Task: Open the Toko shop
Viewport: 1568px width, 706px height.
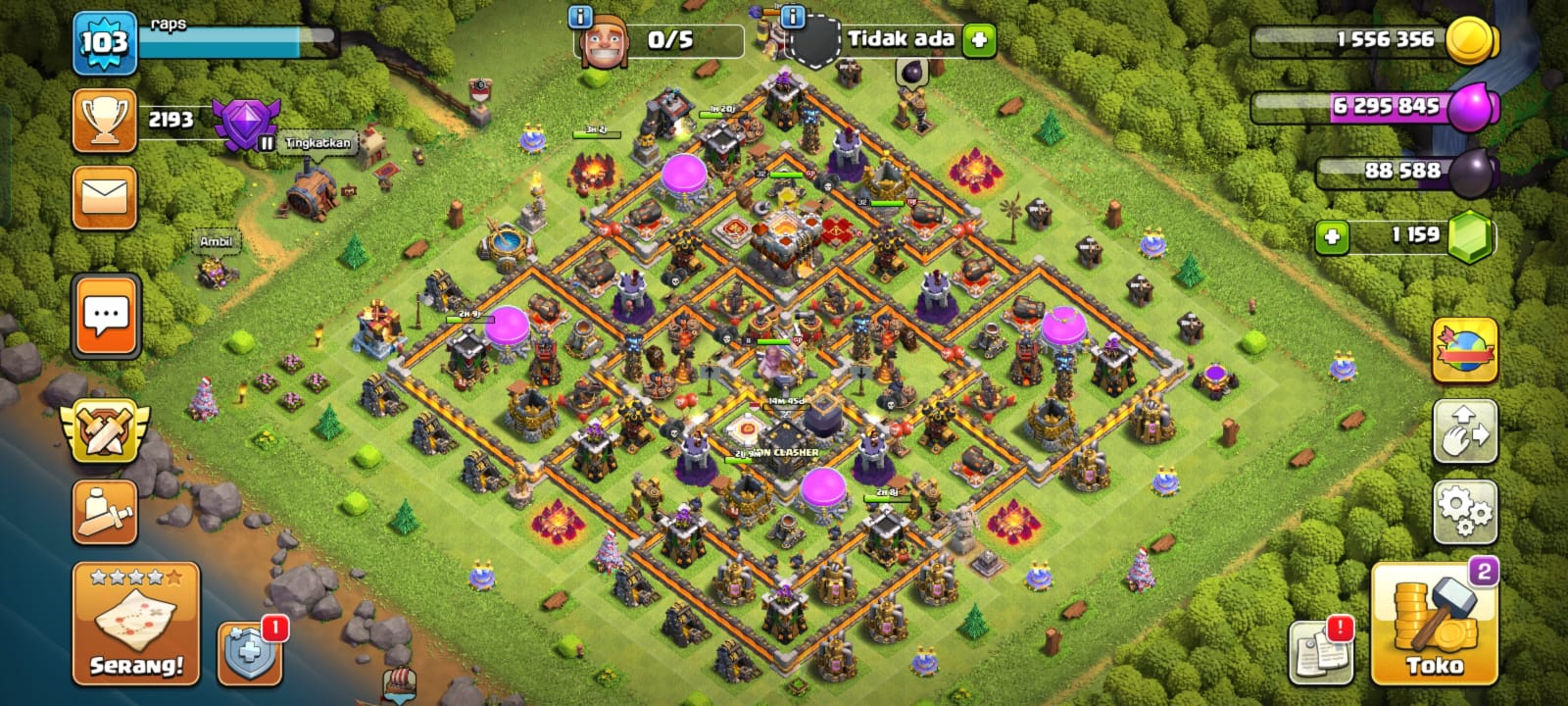Action: [x=1433, y=624]
